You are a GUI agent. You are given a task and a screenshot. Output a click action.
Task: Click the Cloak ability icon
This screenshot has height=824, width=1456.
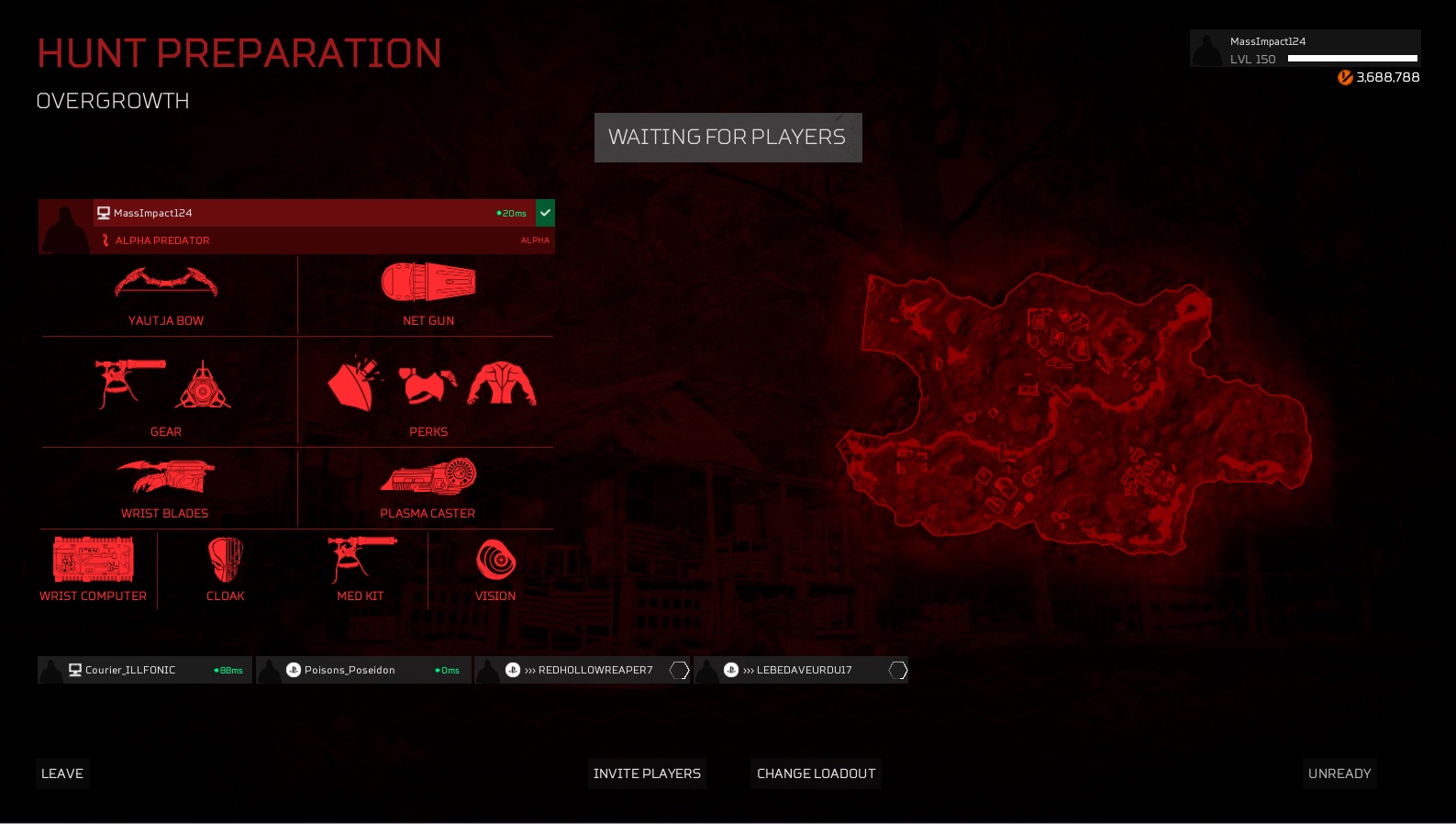(226, 569)
